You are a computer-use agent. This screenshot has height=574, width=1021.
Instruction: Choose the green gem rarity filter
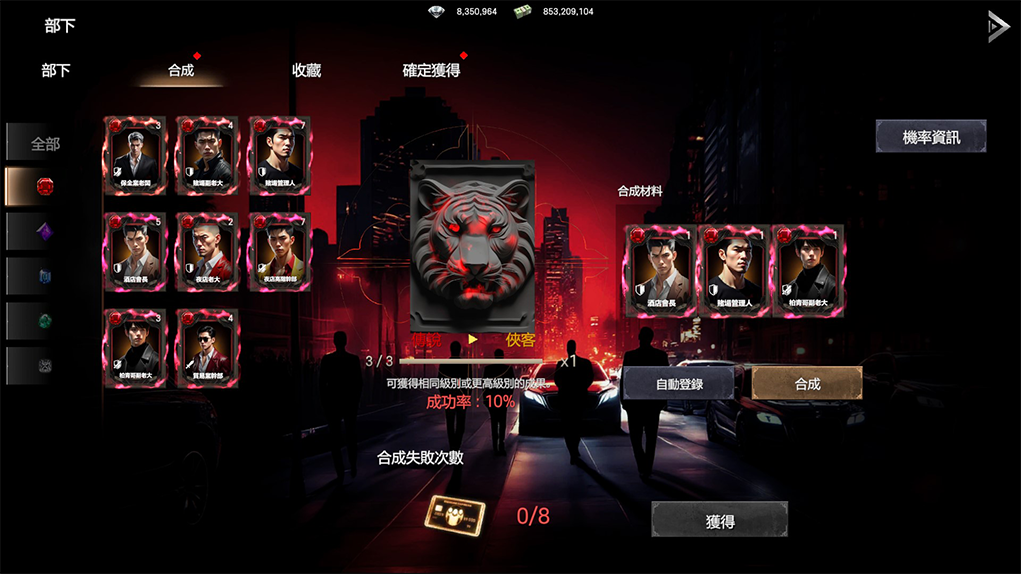coord(45,321)
